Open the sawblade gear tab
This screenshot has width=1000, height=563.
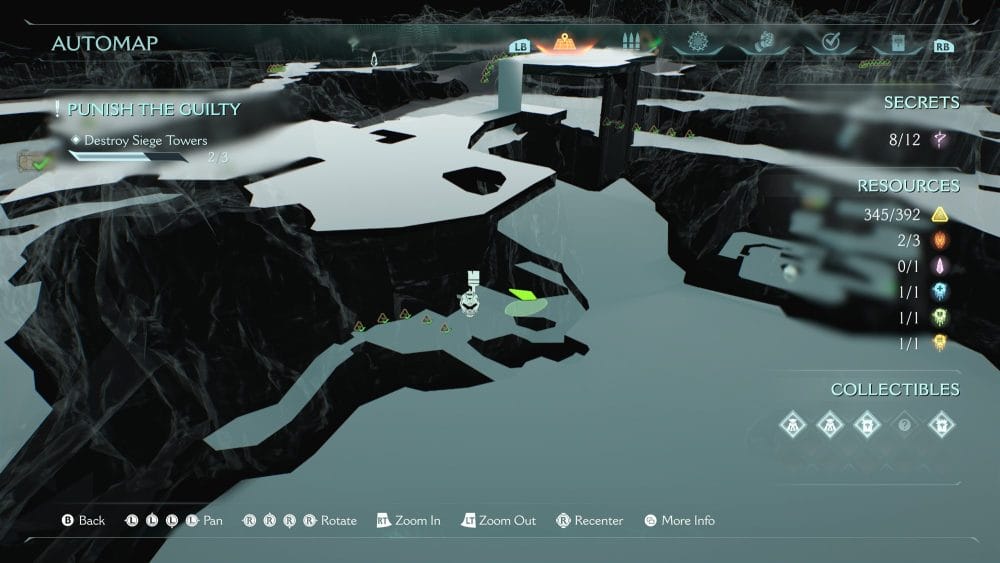[697, 44]
